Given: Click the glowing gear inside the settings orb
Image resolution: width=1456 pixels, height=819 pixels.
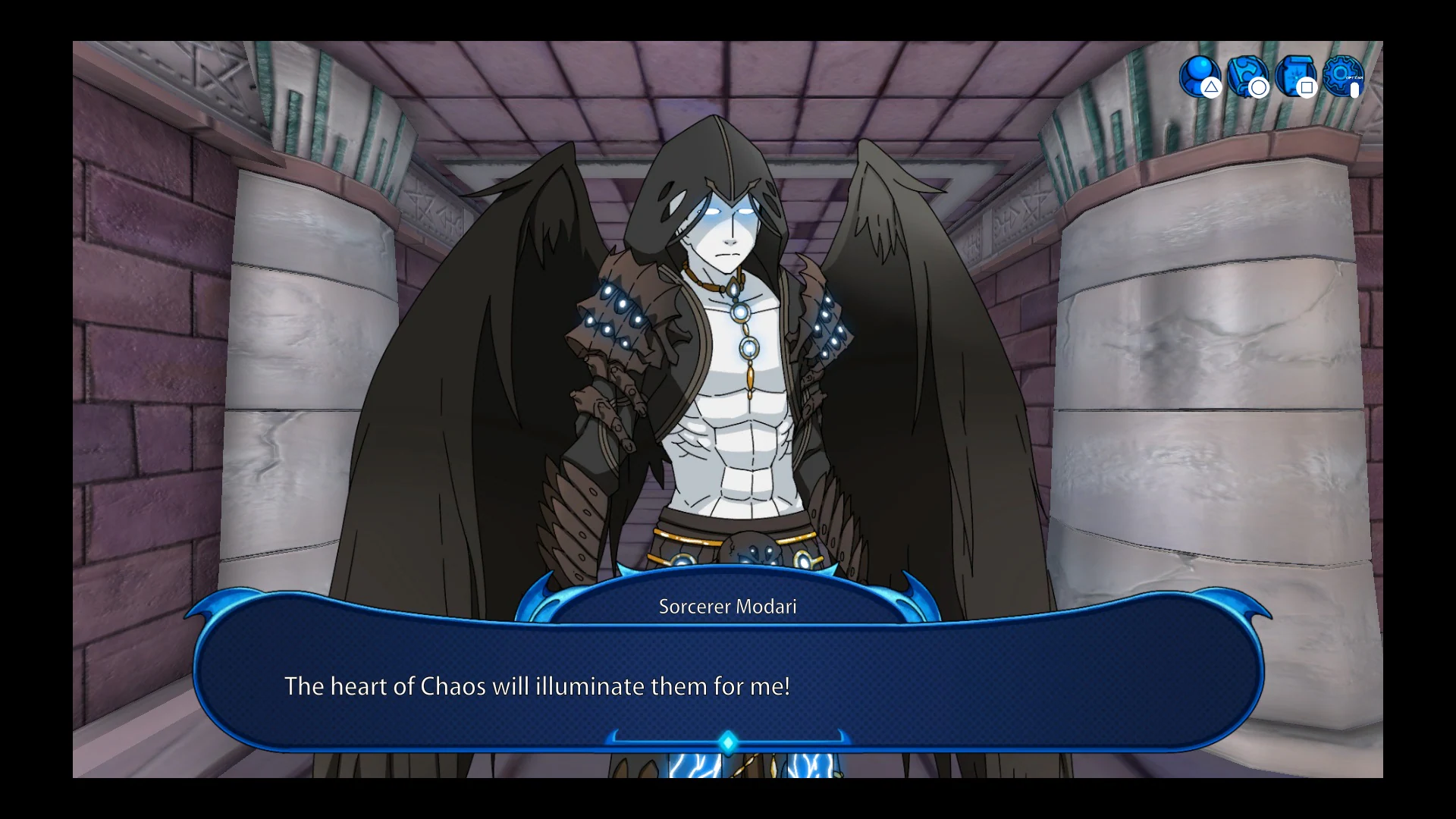Looking at the screenshot, I should point(1339,73).
